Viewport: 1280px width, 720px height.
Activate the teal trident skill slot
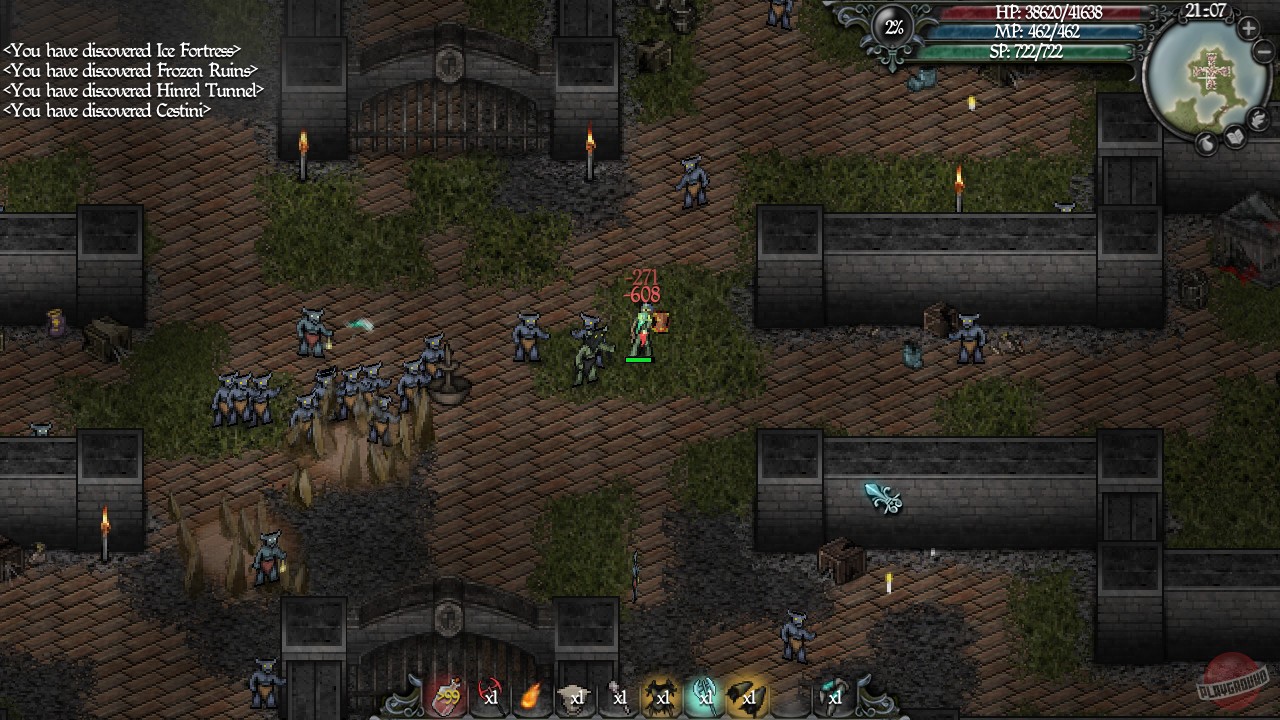click(x=702, y=700)
